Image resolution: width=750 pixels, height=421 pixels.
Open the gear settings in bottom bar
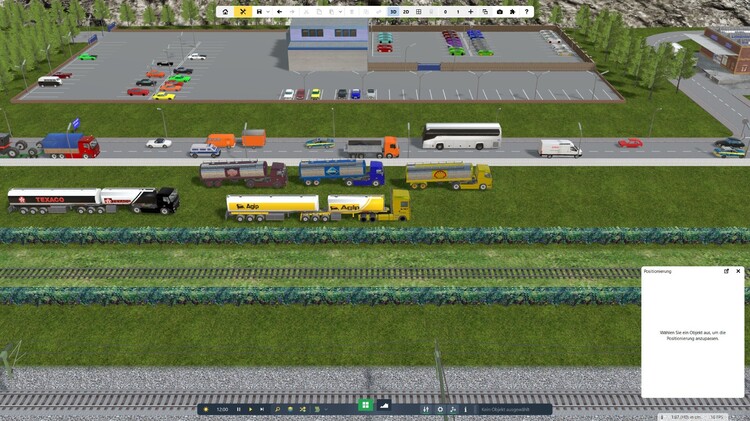point(440,409)
